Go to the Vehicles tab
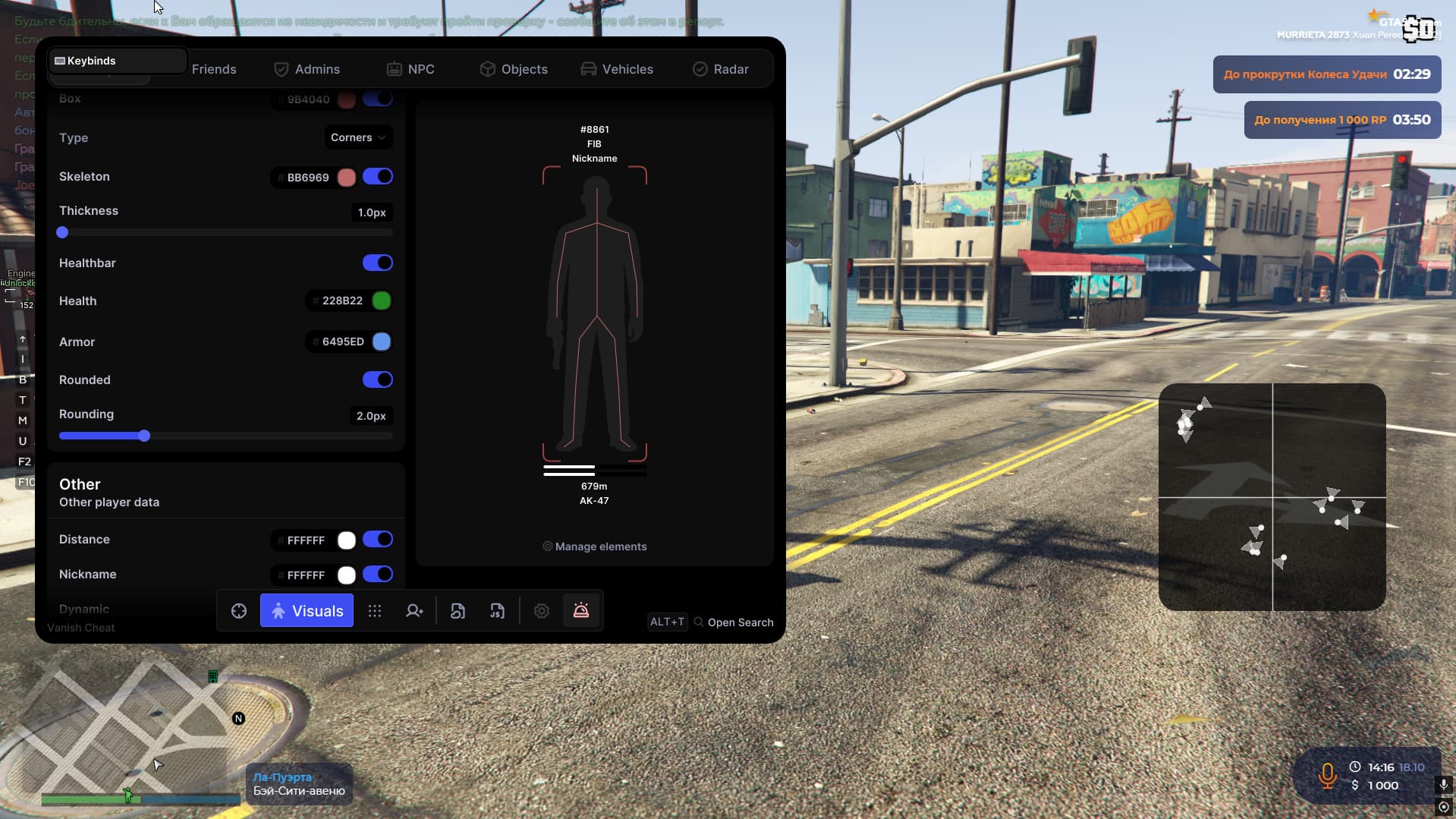The height and width of the screenshot is (819, 1456). pos(617,69)
